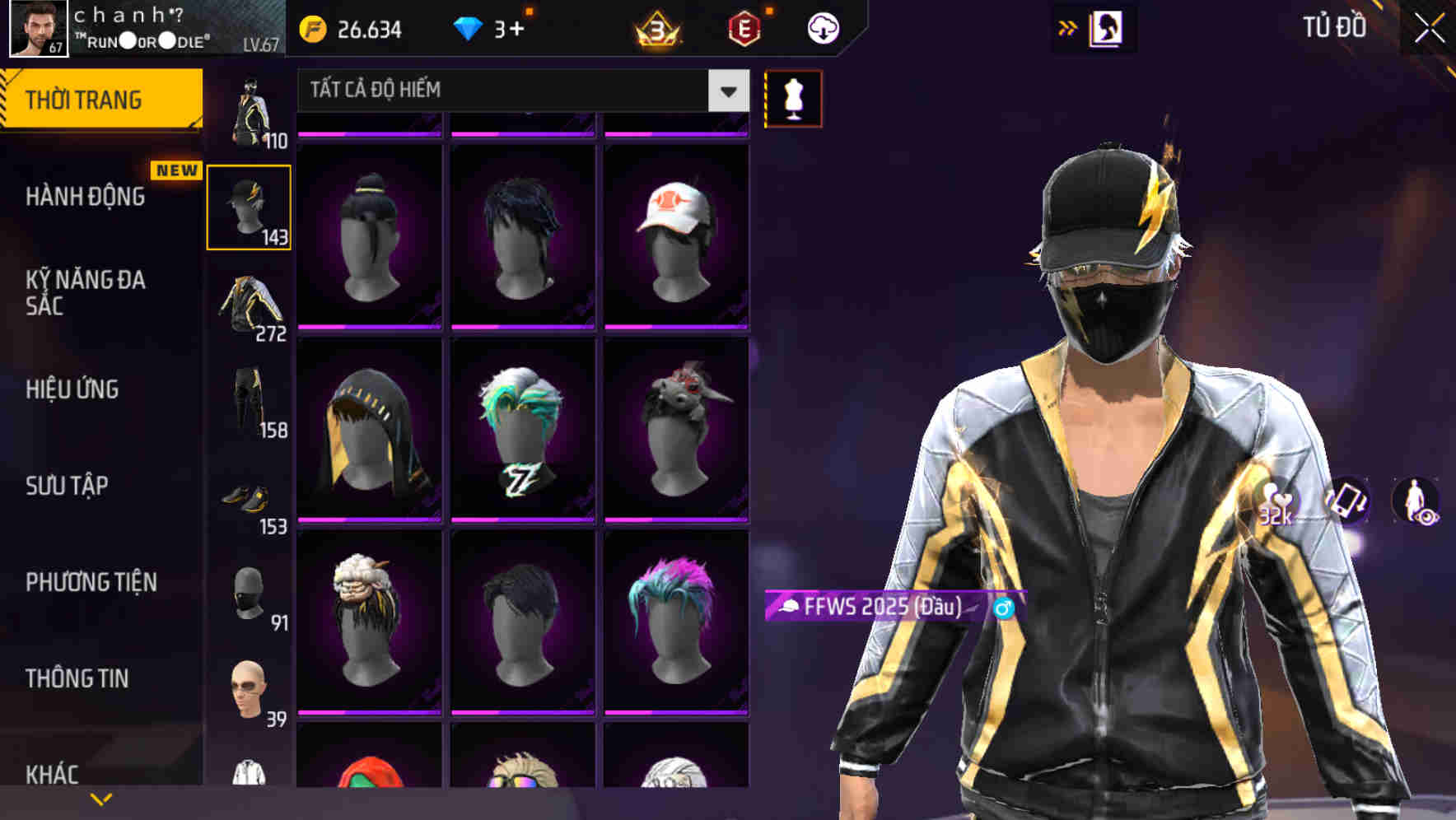The height and width of the screenshot is (820, 1456).
Task: Click the yellow double-arrow collapse toggle near top right
Action: 1067,26
